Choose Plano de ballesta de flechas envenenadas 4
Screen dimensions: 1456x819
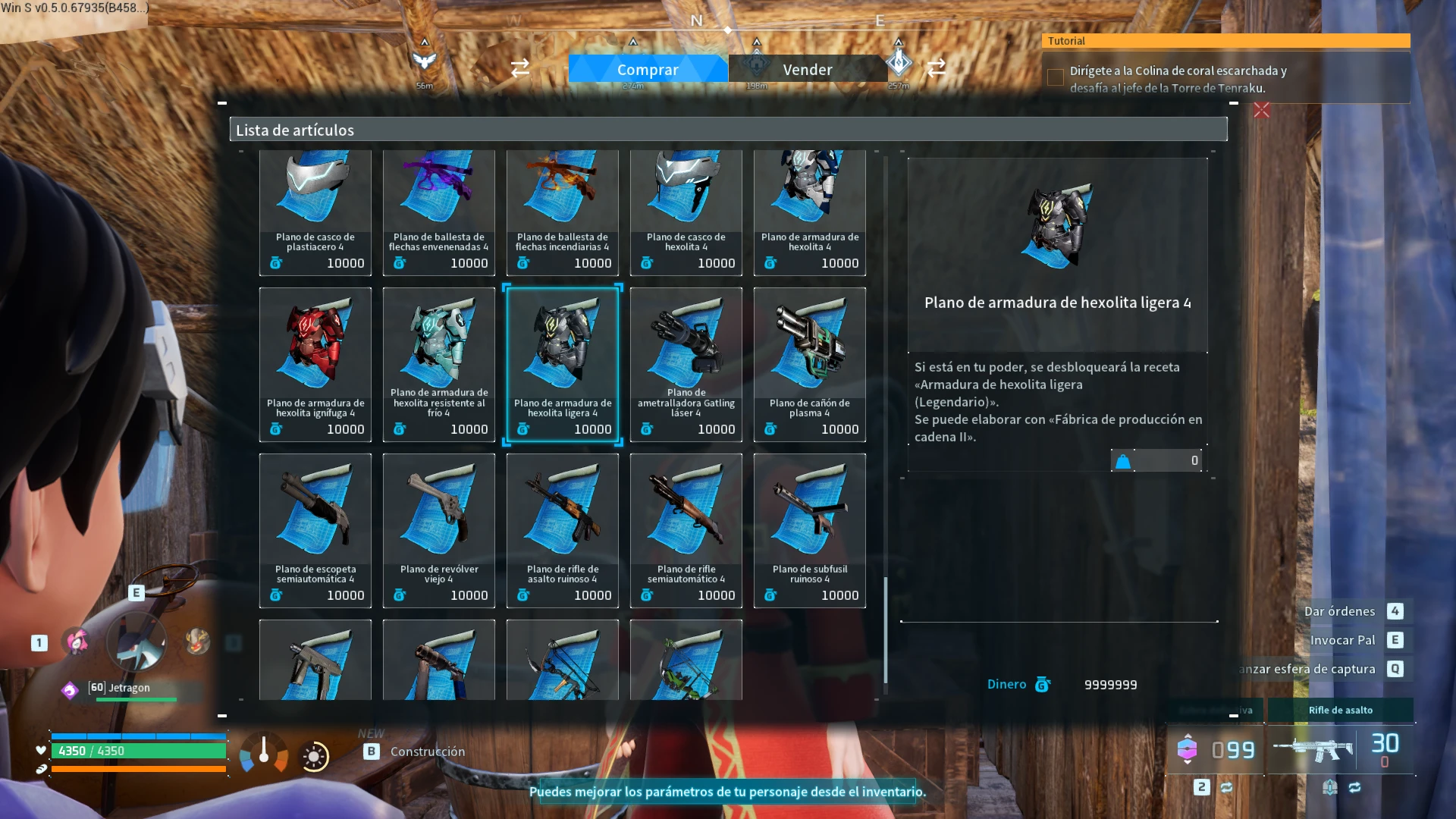coord(439,211)
